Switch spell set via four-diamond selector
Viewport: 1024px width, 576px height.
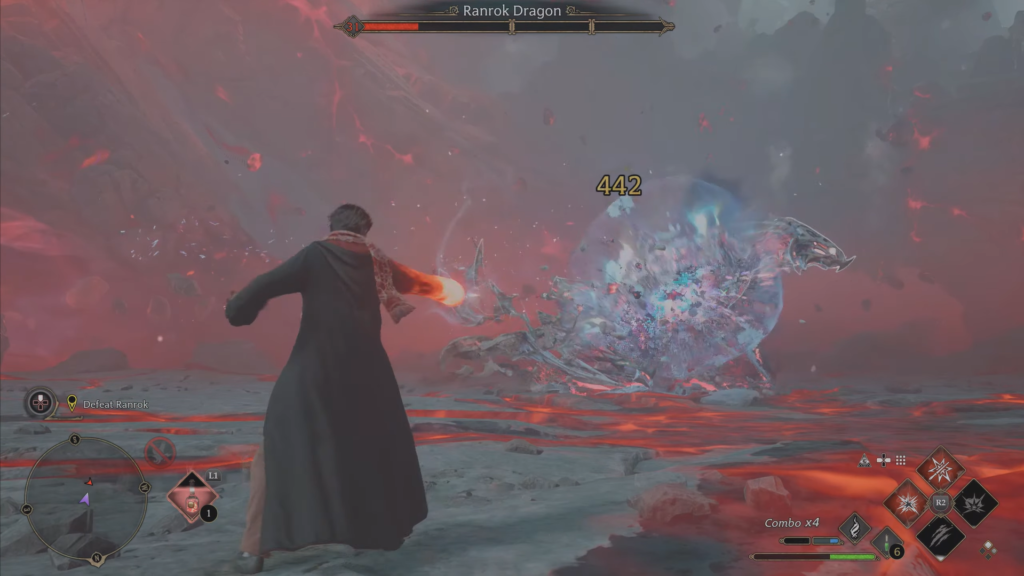point(988,548)
